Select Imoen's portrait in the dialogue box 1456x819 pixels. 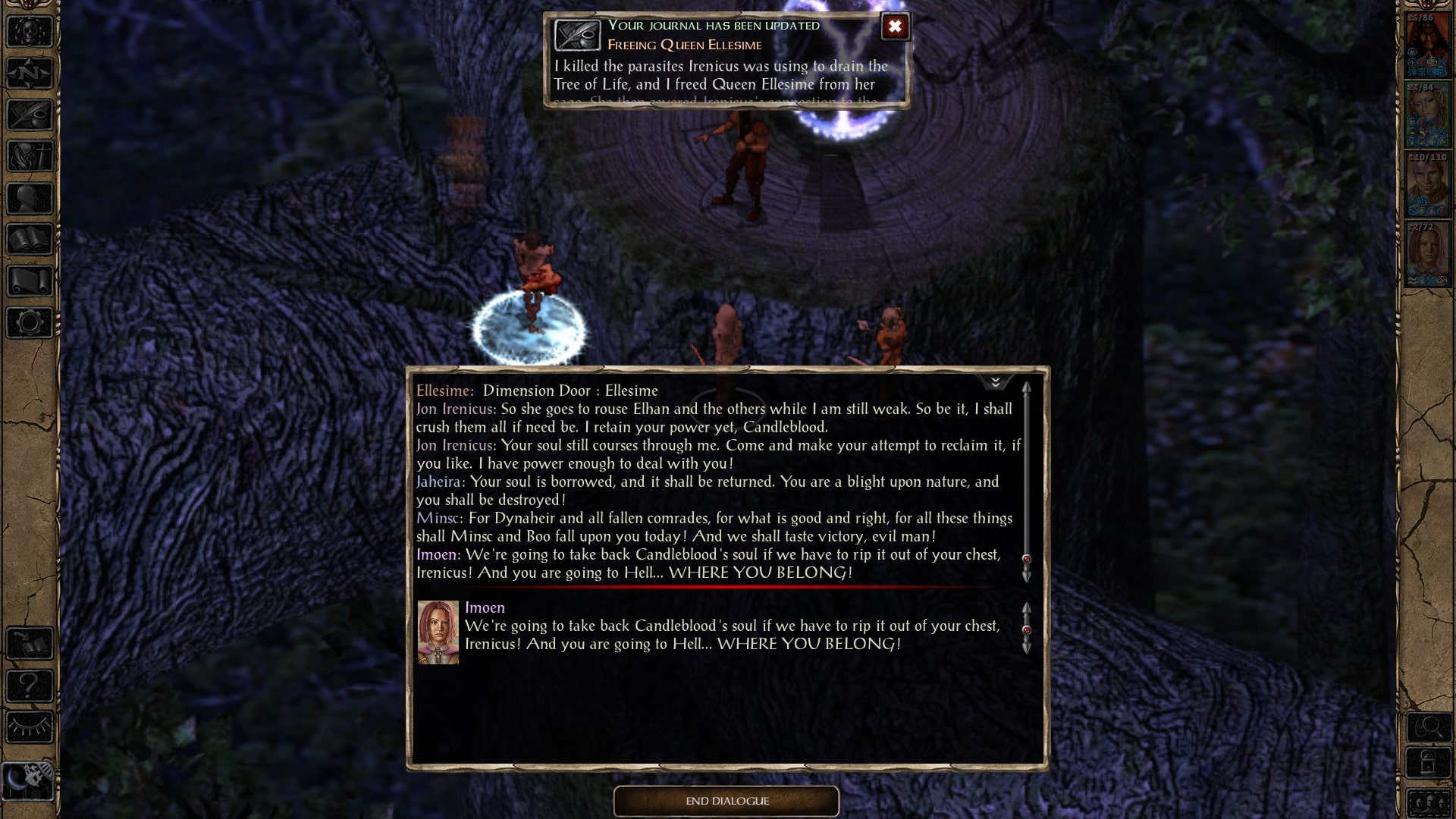pyautogui.click(x=438, y=633)
